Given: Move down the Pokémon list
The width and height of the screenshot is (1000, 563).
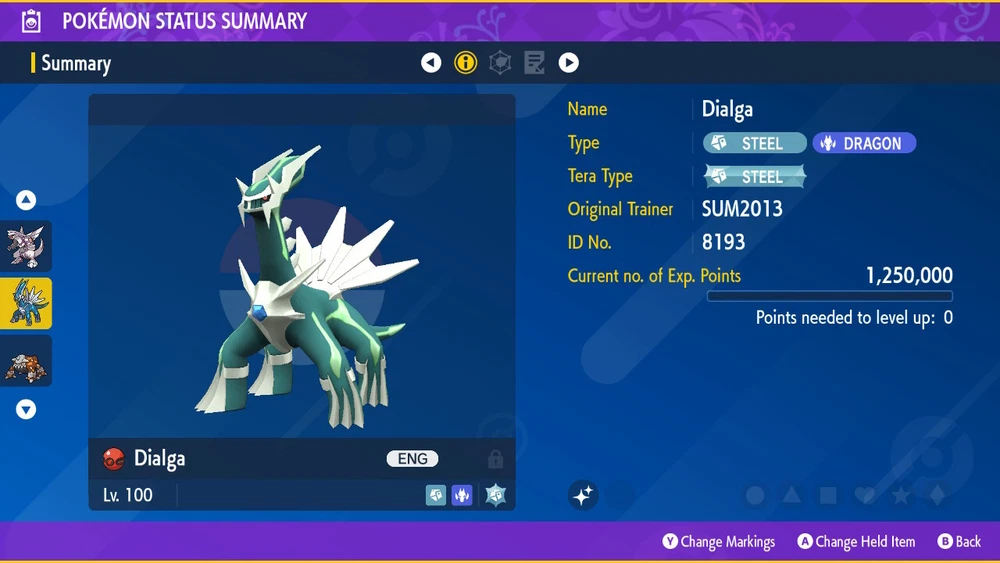Looking at the screenshot, I should click(x=26, y=409).
